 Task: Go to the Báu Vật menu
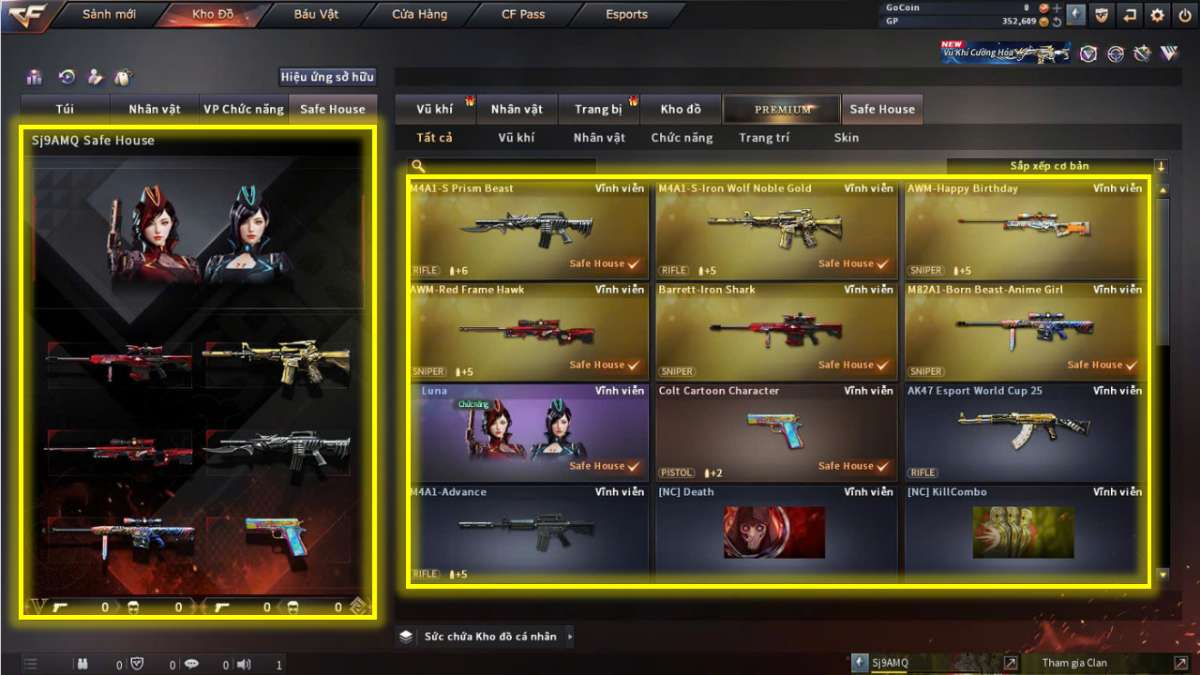(316, 15)
